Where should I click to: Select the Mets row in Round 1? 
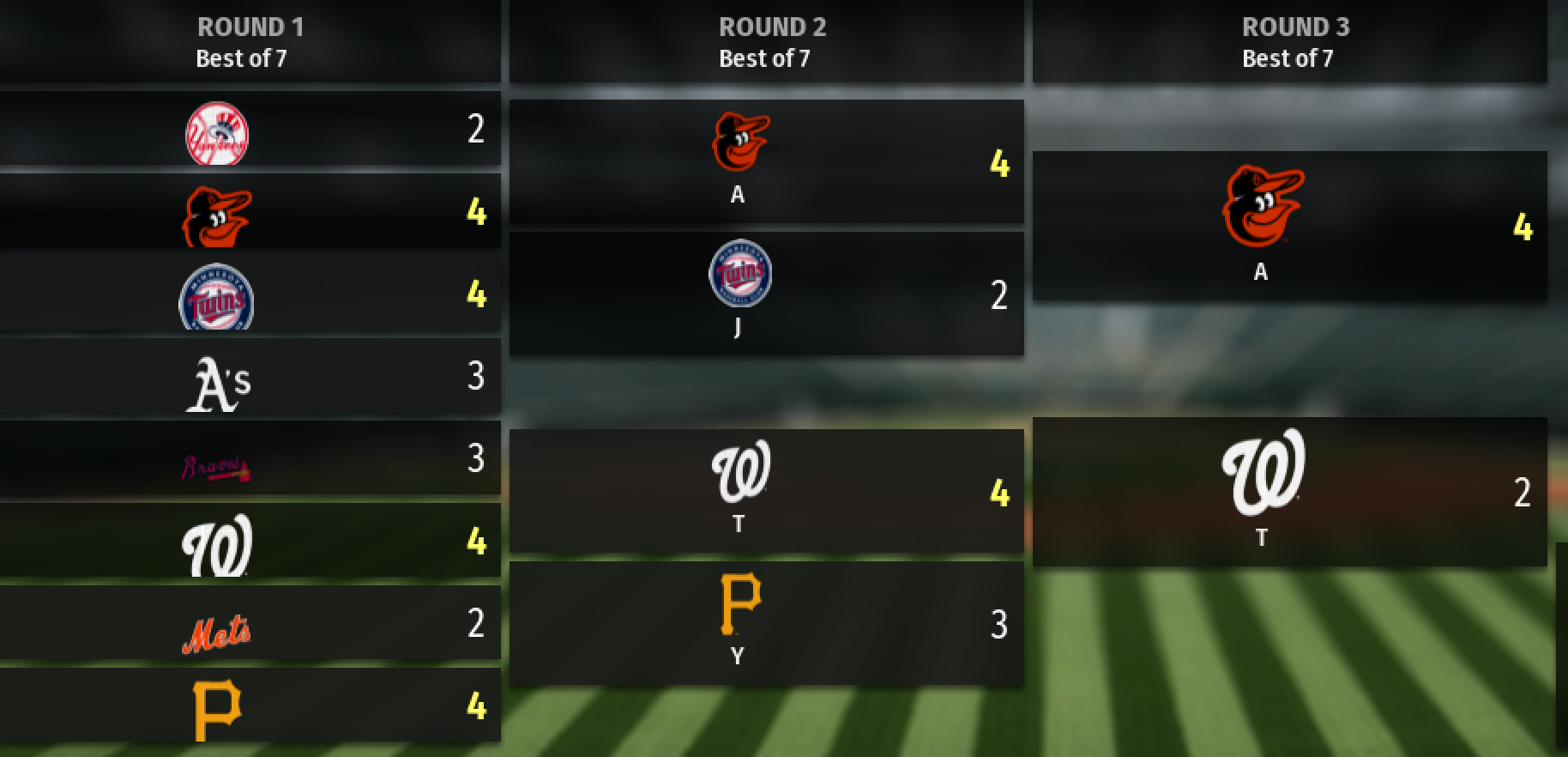click(249, 624)
